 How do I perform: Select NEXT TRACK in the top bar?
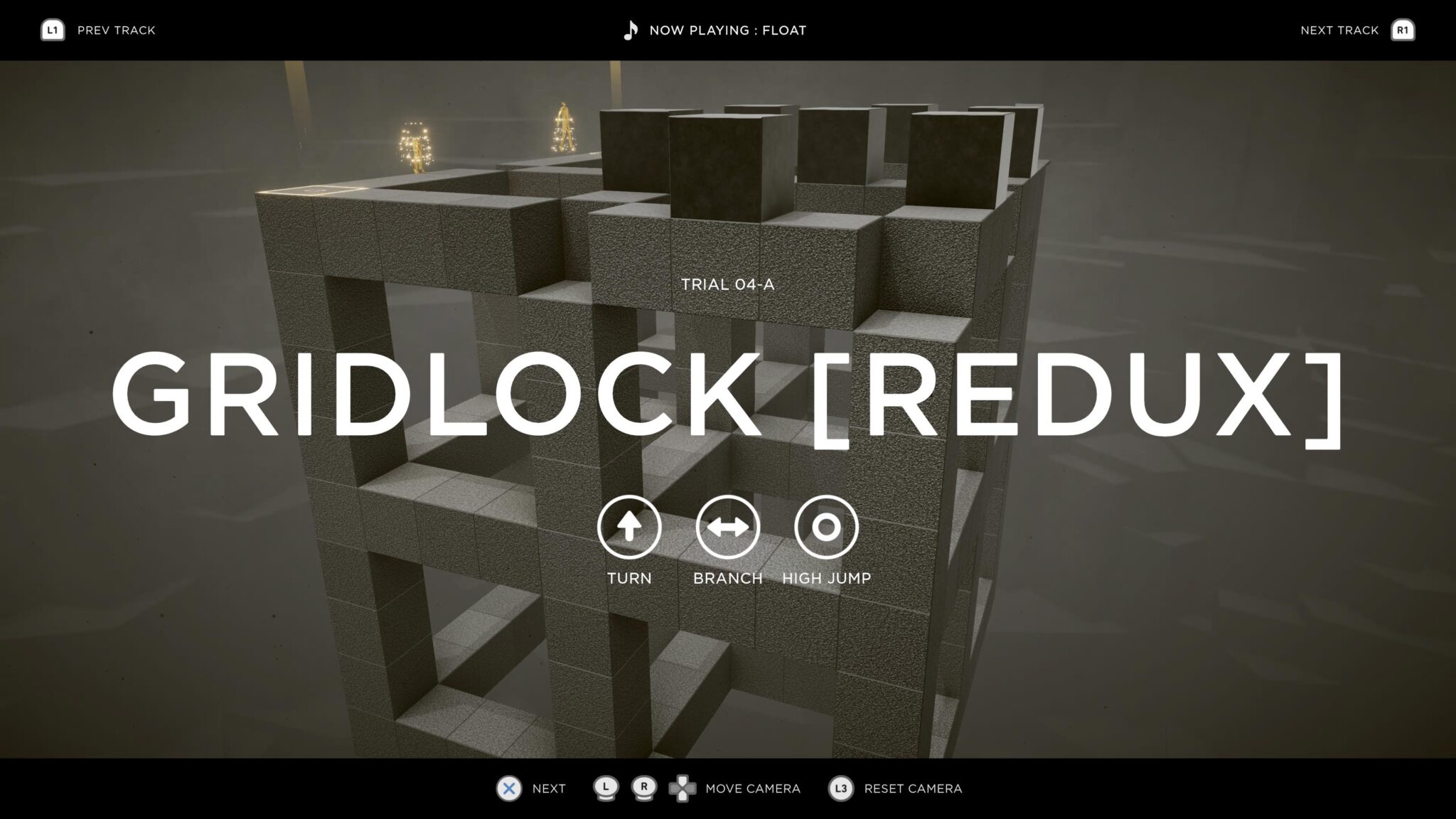tap(1339, 30)
